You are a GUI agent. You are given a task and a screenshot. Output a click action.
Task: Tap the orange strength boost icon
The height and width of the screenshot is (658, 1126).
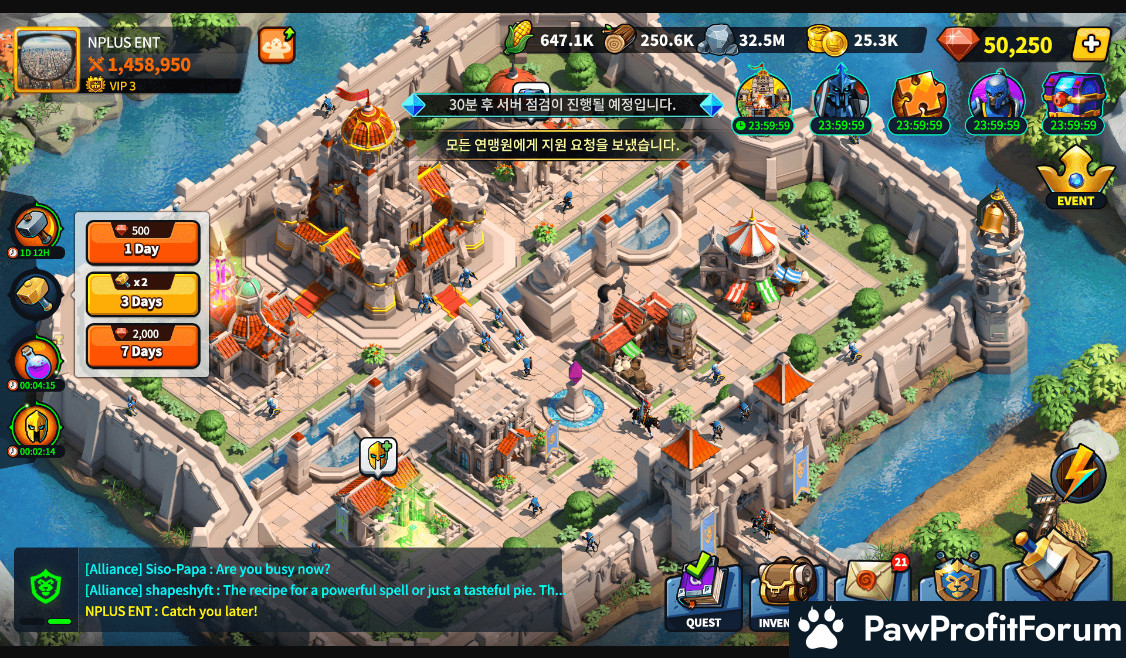click(x=276, y=46)
